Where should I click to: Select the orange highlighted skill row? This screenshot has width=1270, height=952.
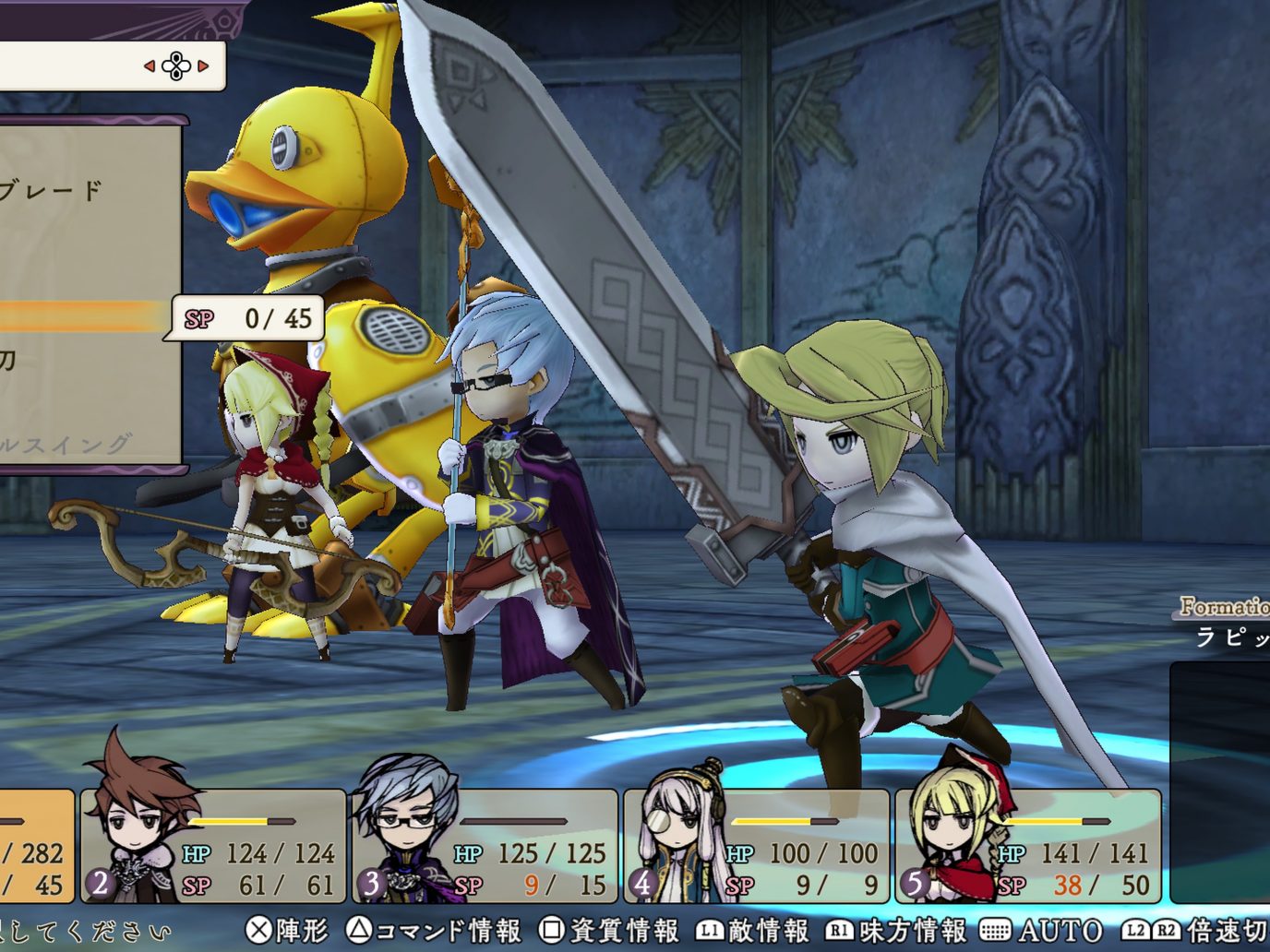tap(83, 315)
